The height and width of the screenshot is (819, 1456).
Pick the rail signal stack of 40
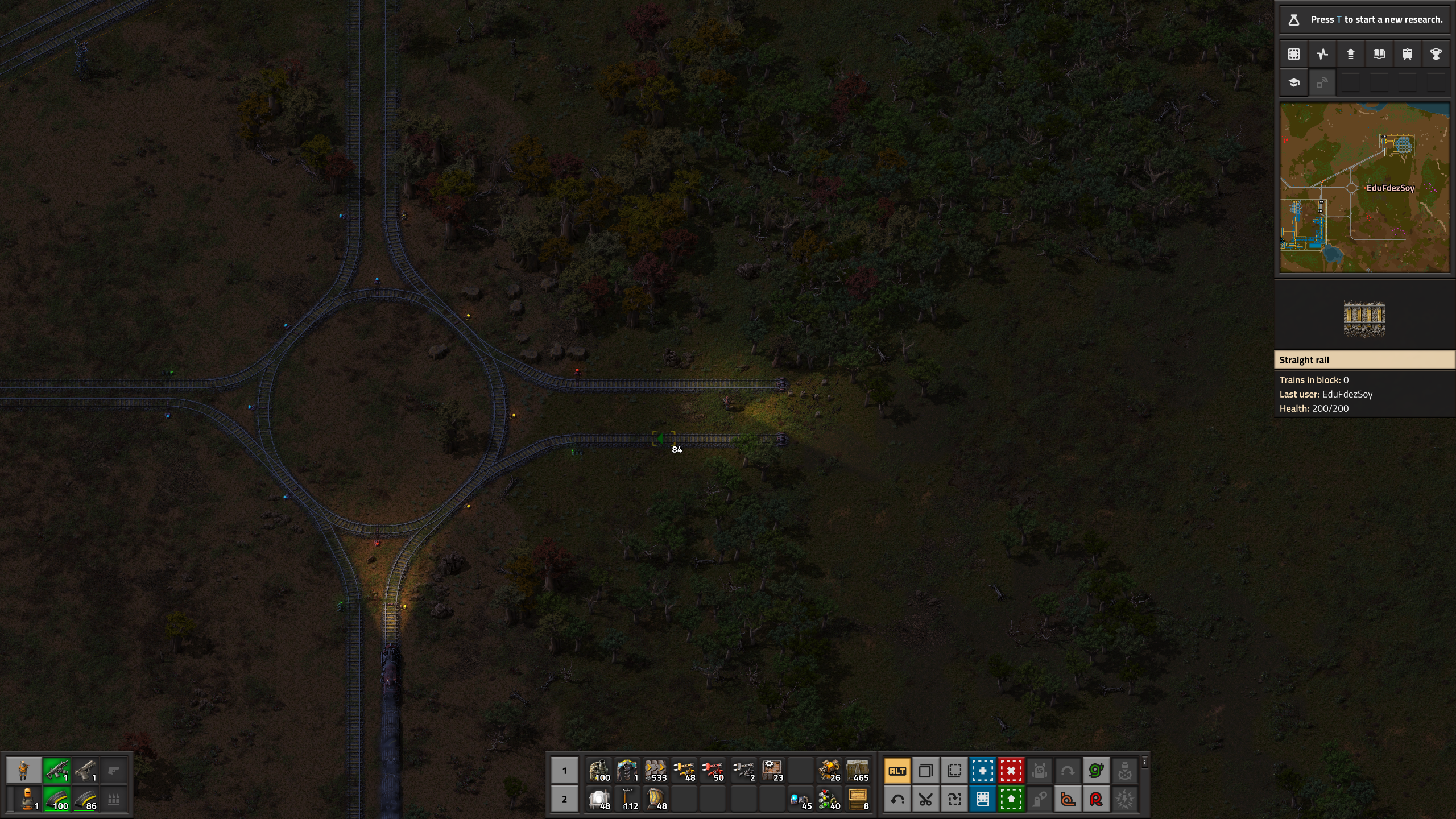tap(829, 799)
